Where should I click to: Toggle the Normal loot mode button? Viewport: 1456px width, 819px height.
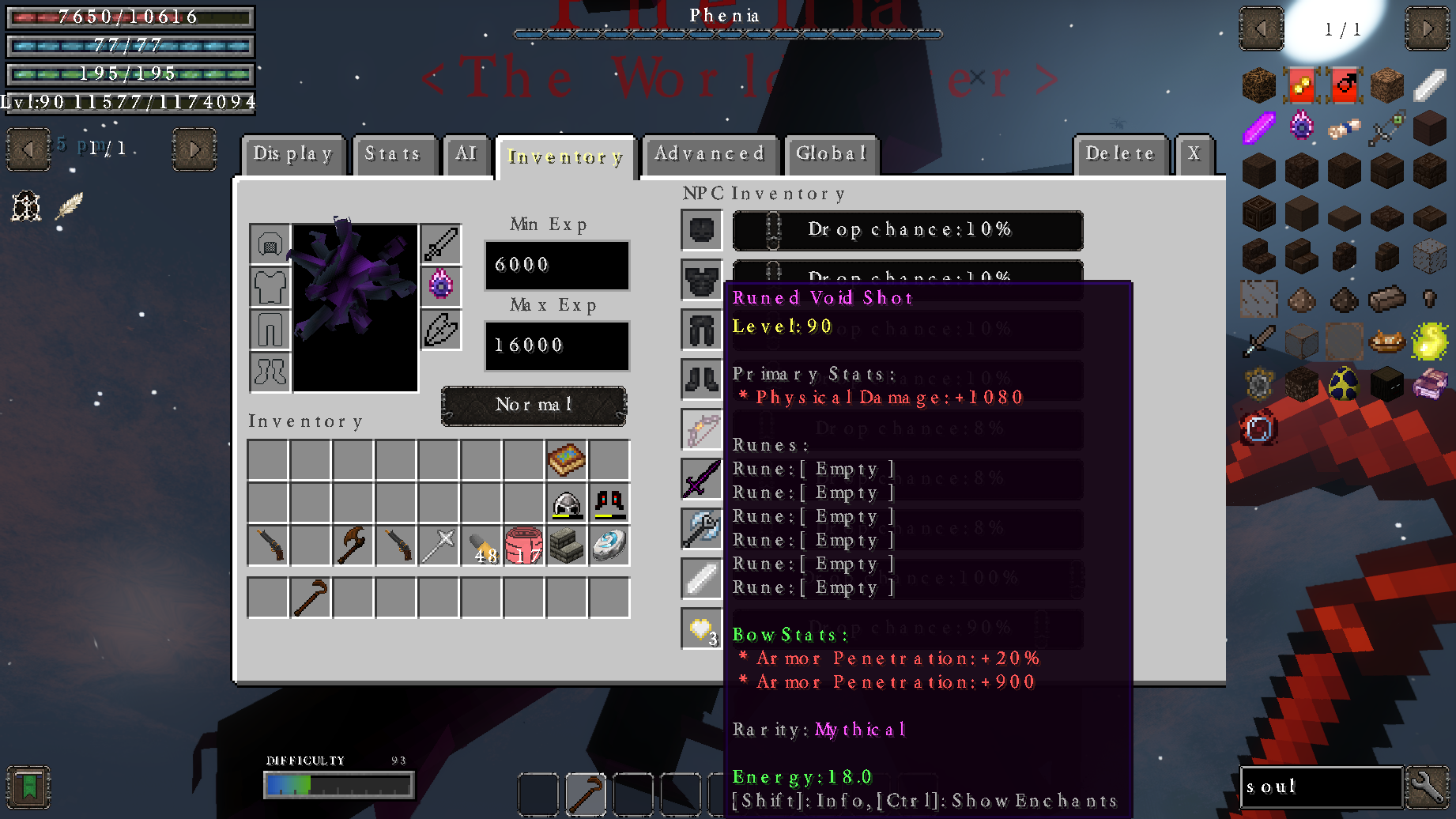[x=534, y=406]
